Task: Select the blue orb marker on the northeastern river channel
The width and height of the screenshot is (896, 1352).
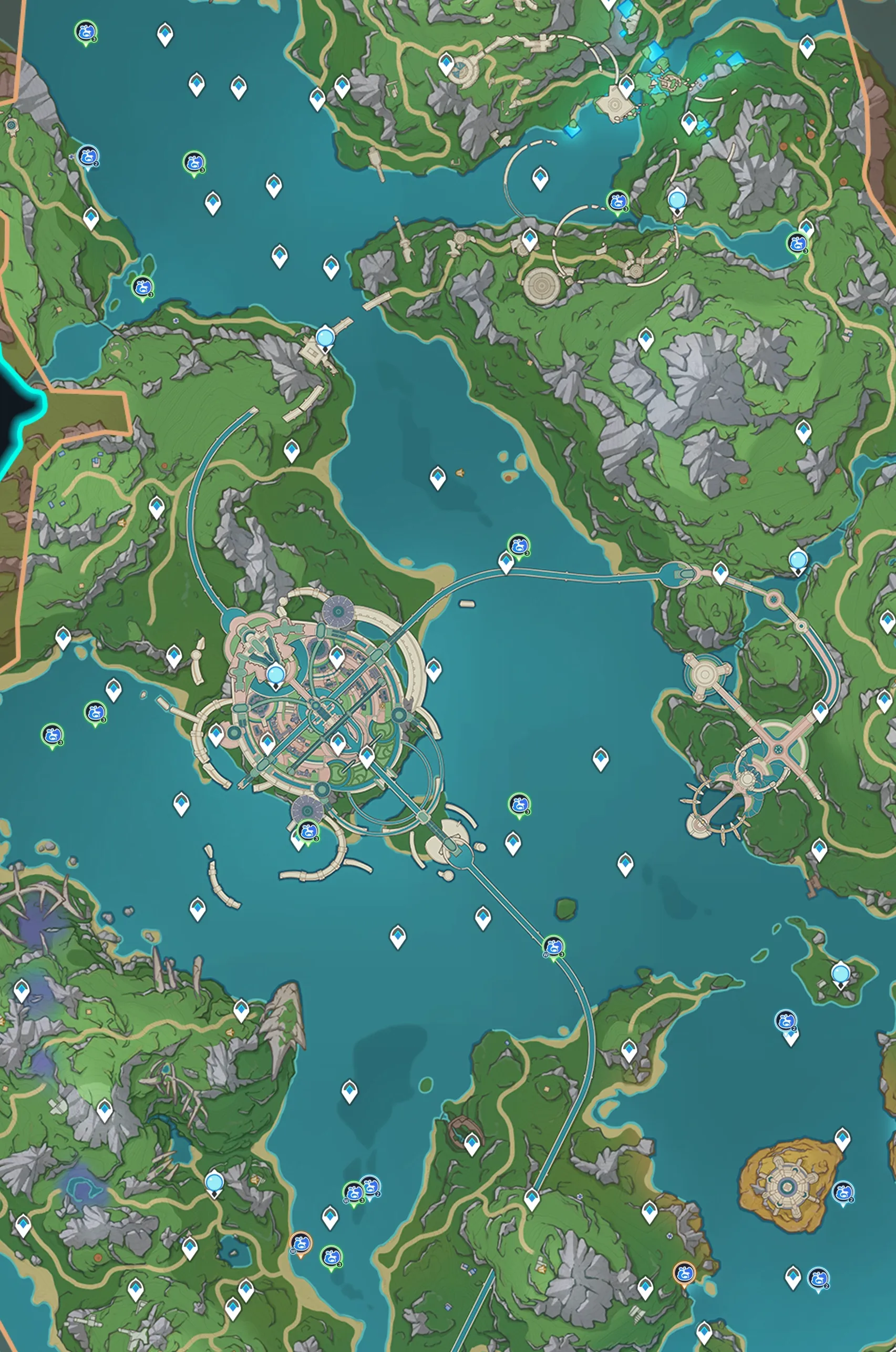Action: point(677,200)
